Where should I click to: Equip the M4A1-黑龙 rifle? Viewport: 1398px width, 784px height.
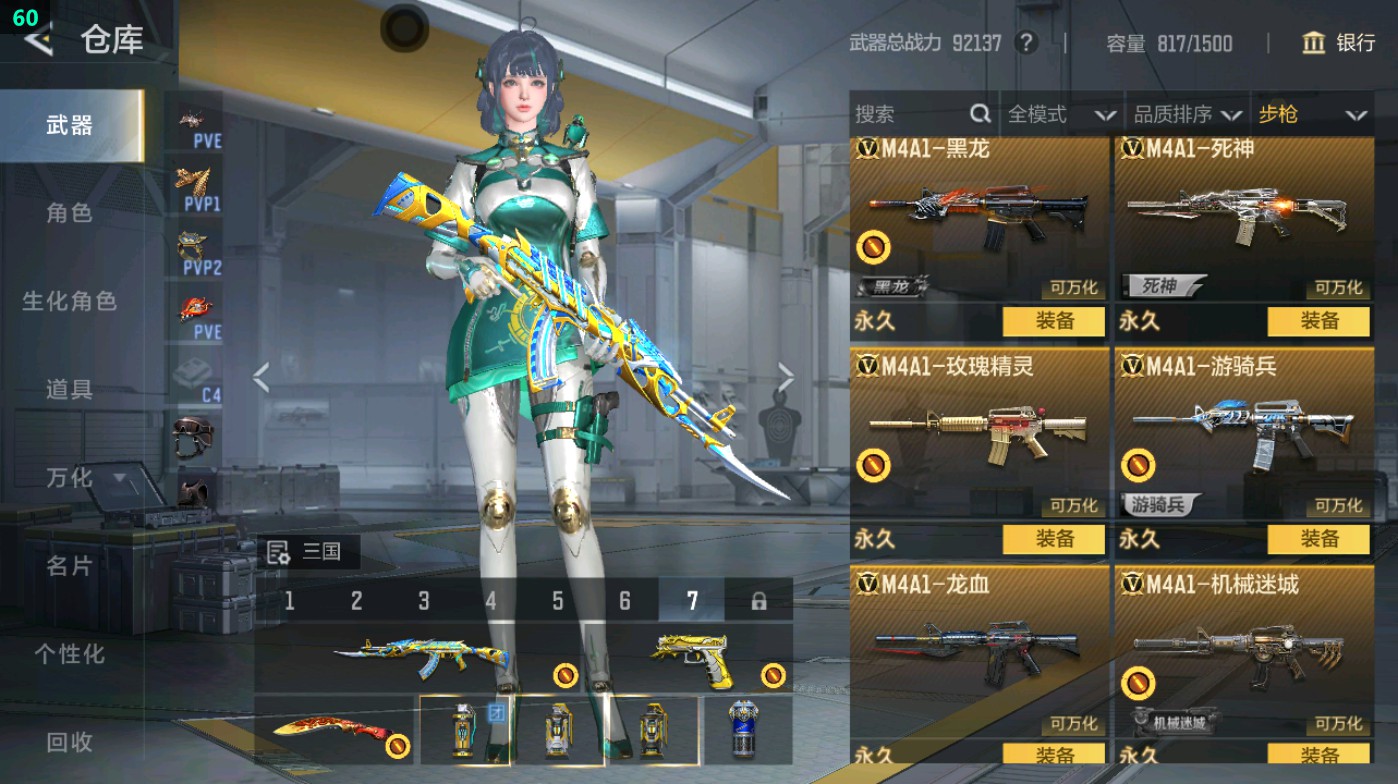pyautogui.click(x=1054, y=321)
